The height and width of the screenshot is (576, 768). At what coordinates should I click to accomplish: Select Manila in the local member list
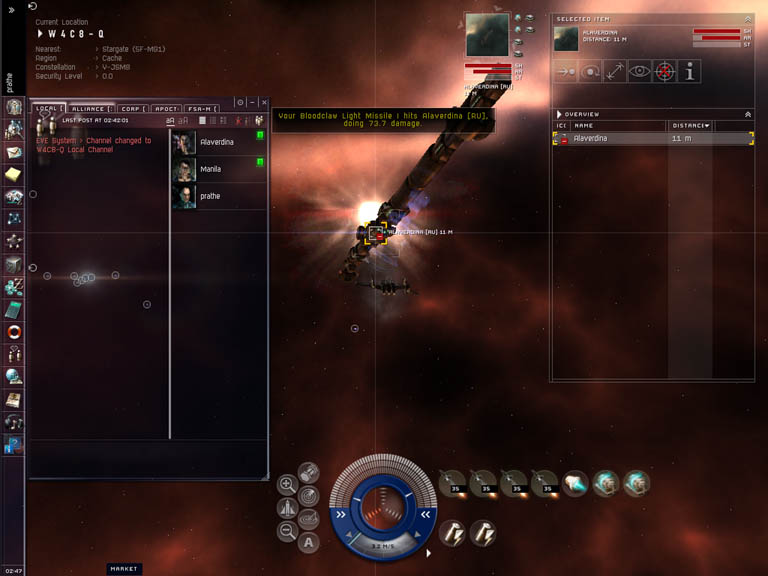(x=211, y=169)
